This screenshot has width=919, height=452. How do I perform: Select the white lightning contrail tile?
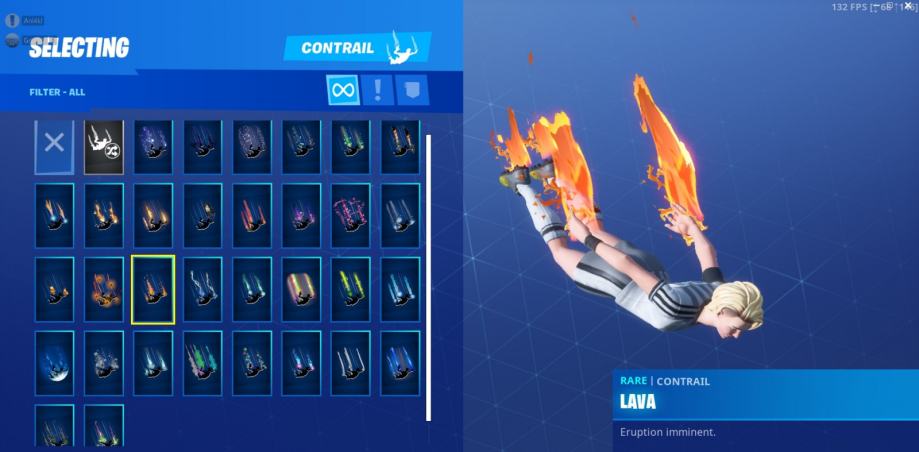click(x=202, y=289)
